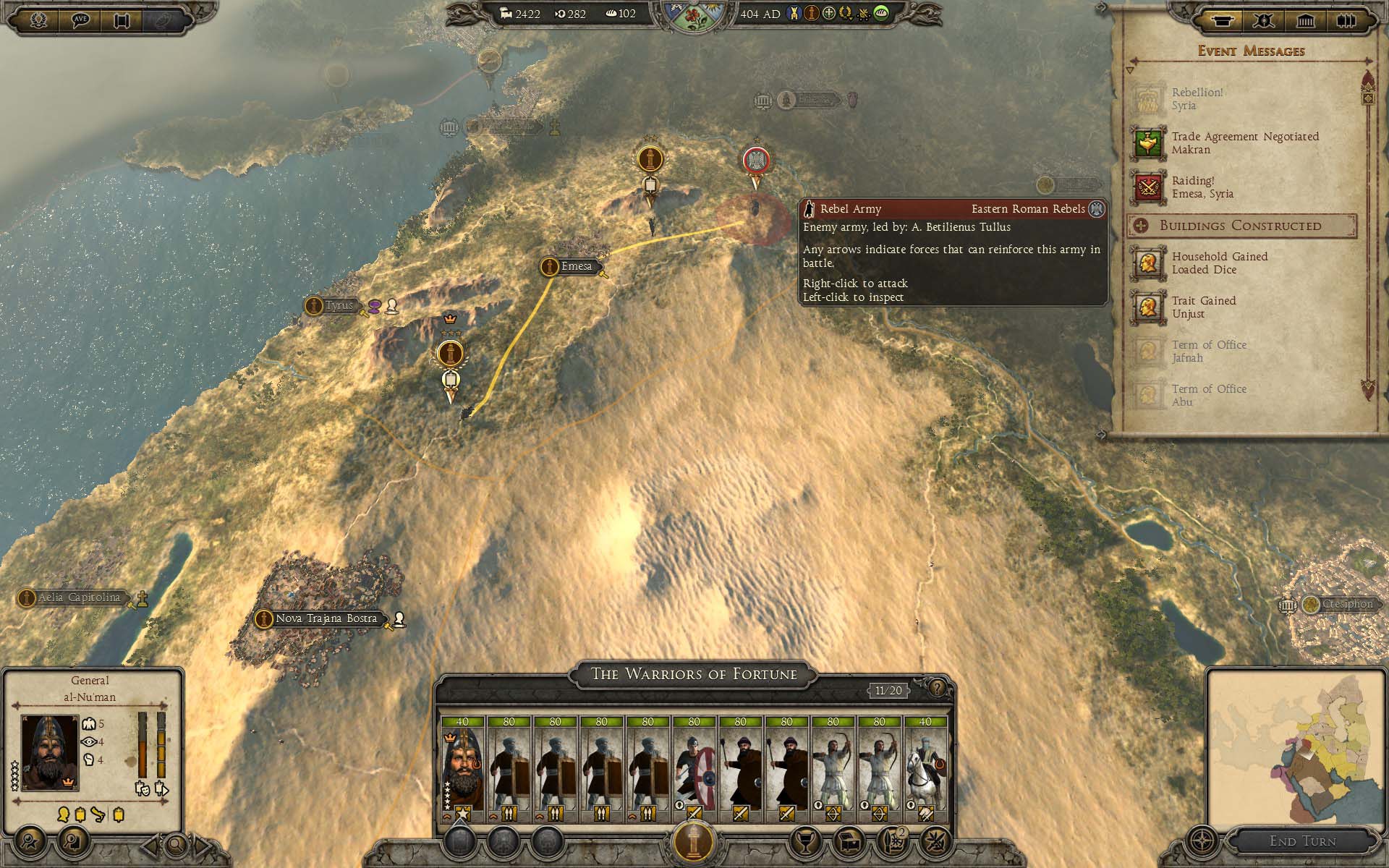Open the AVE speech bubble chat button

coord(80,20)
